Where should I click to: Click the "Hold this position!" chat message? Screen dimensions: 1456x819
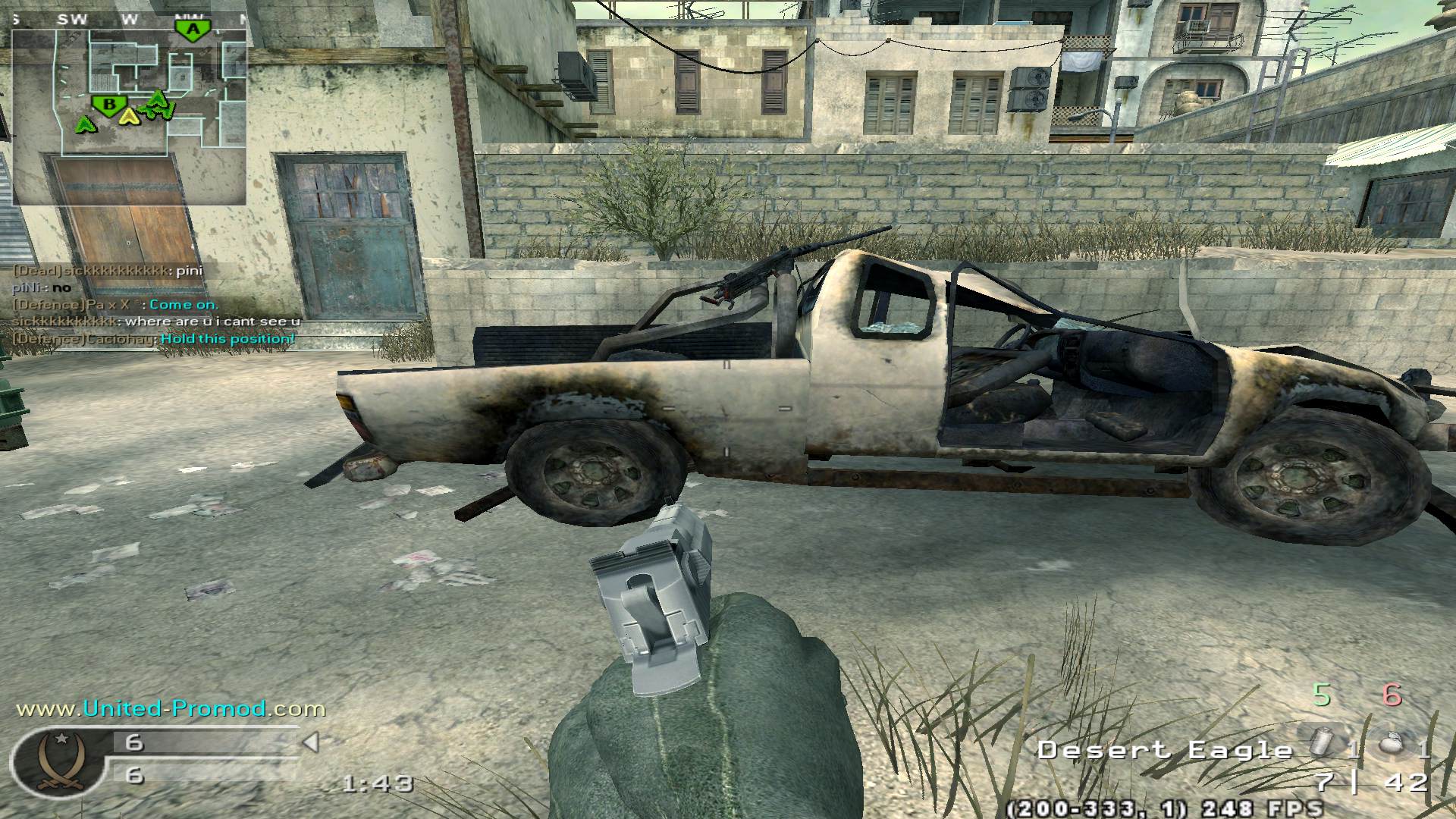(x=227, y=338)
